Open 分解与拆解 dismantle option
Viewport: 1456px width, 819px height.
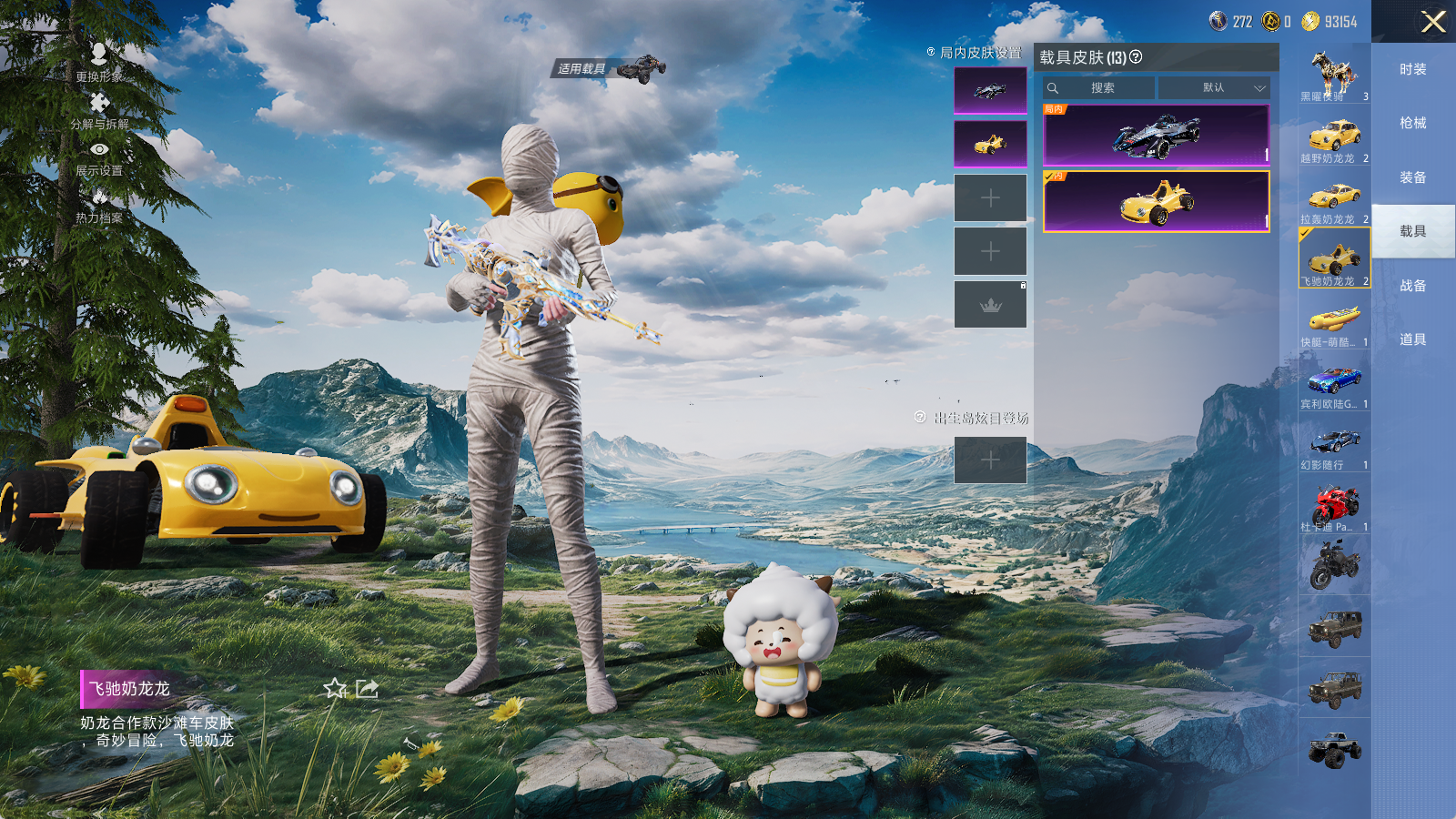(99, 109)
